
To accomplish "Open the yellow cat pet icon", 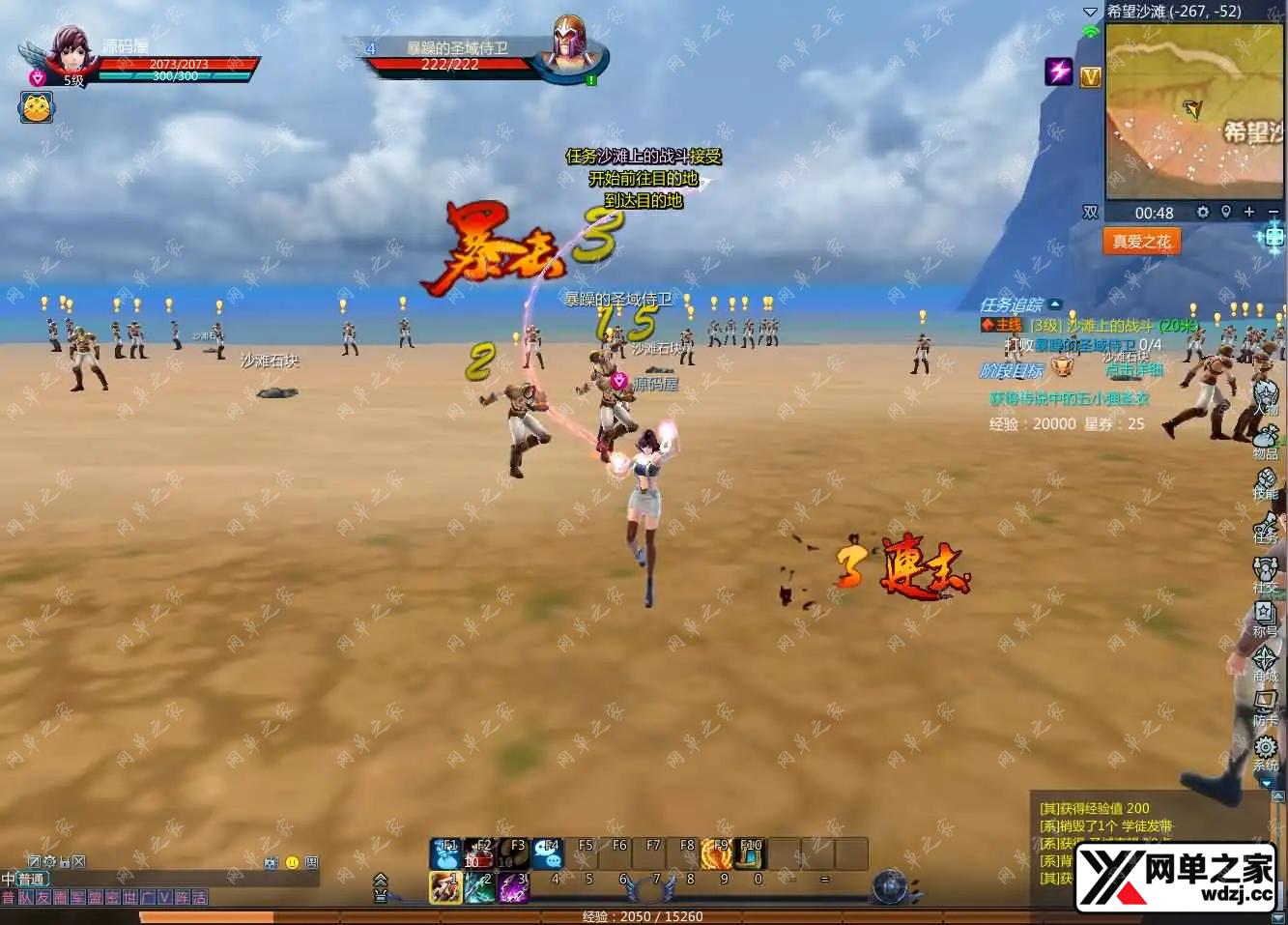I will tap(37, 107).
